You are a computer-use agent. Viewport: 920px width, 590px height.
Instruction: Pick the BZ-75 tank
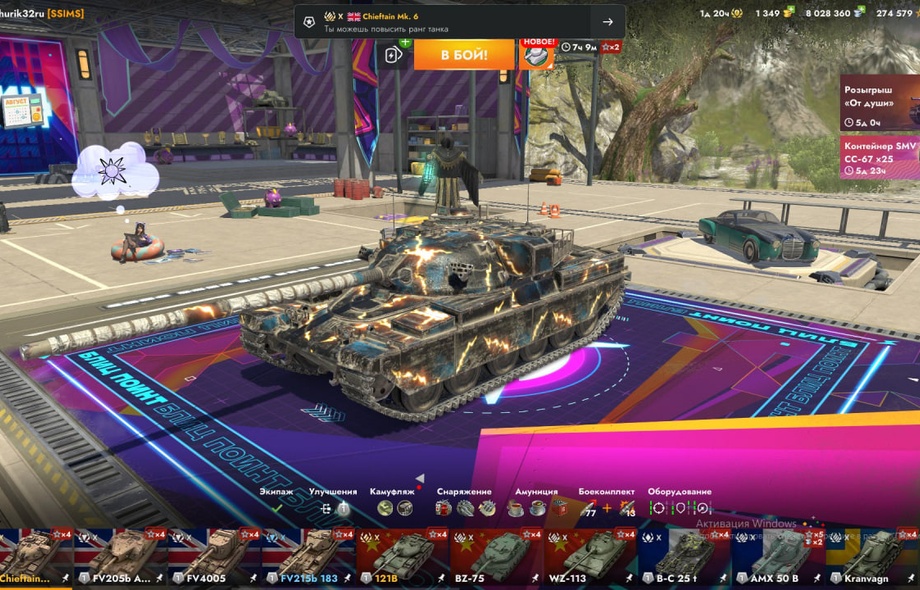(x=496, y=556)
